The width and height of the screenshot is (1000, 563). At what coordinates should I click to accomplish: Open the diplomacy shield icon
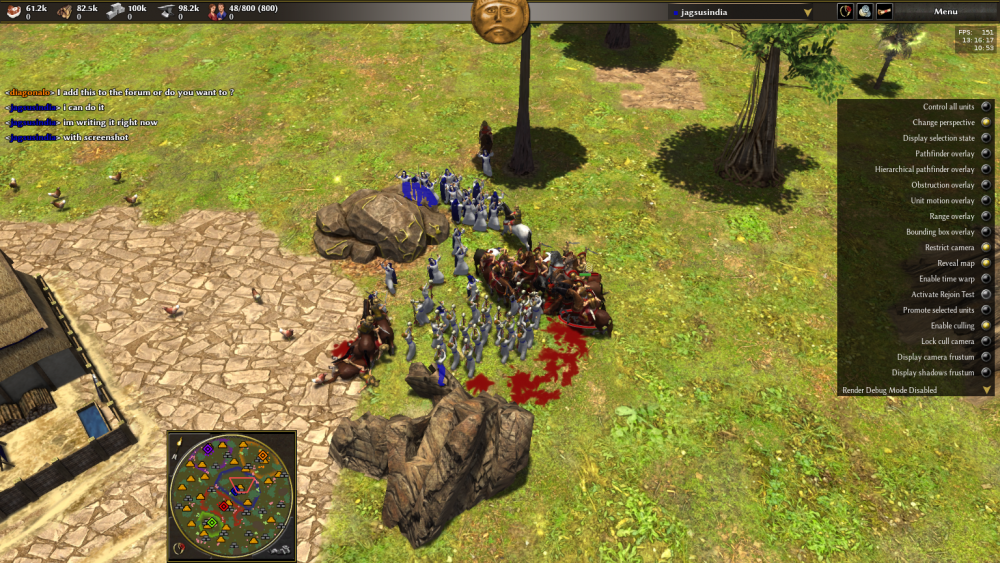[845, 11]
